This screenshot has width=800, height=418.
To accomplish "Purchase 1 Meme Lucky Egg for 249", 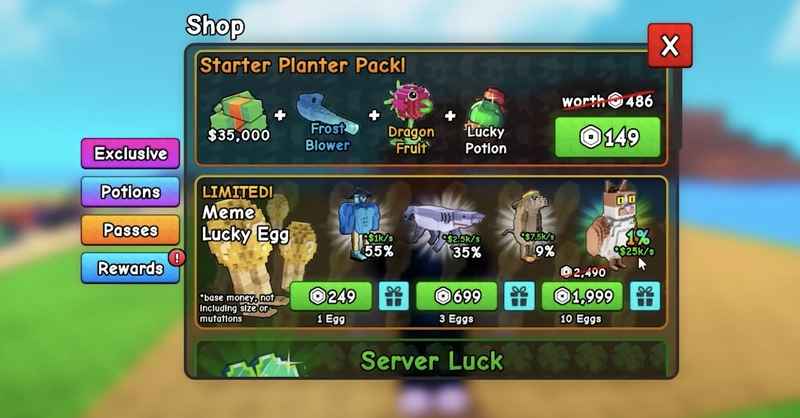I will pos(330,297).
